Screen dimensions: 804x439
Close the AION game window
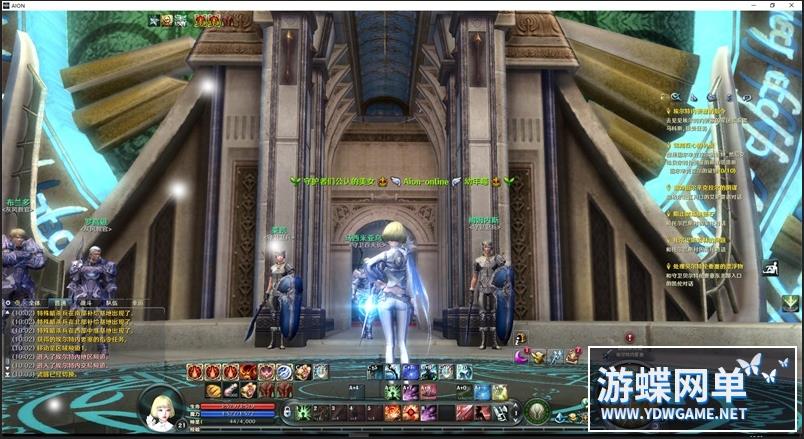791,5
